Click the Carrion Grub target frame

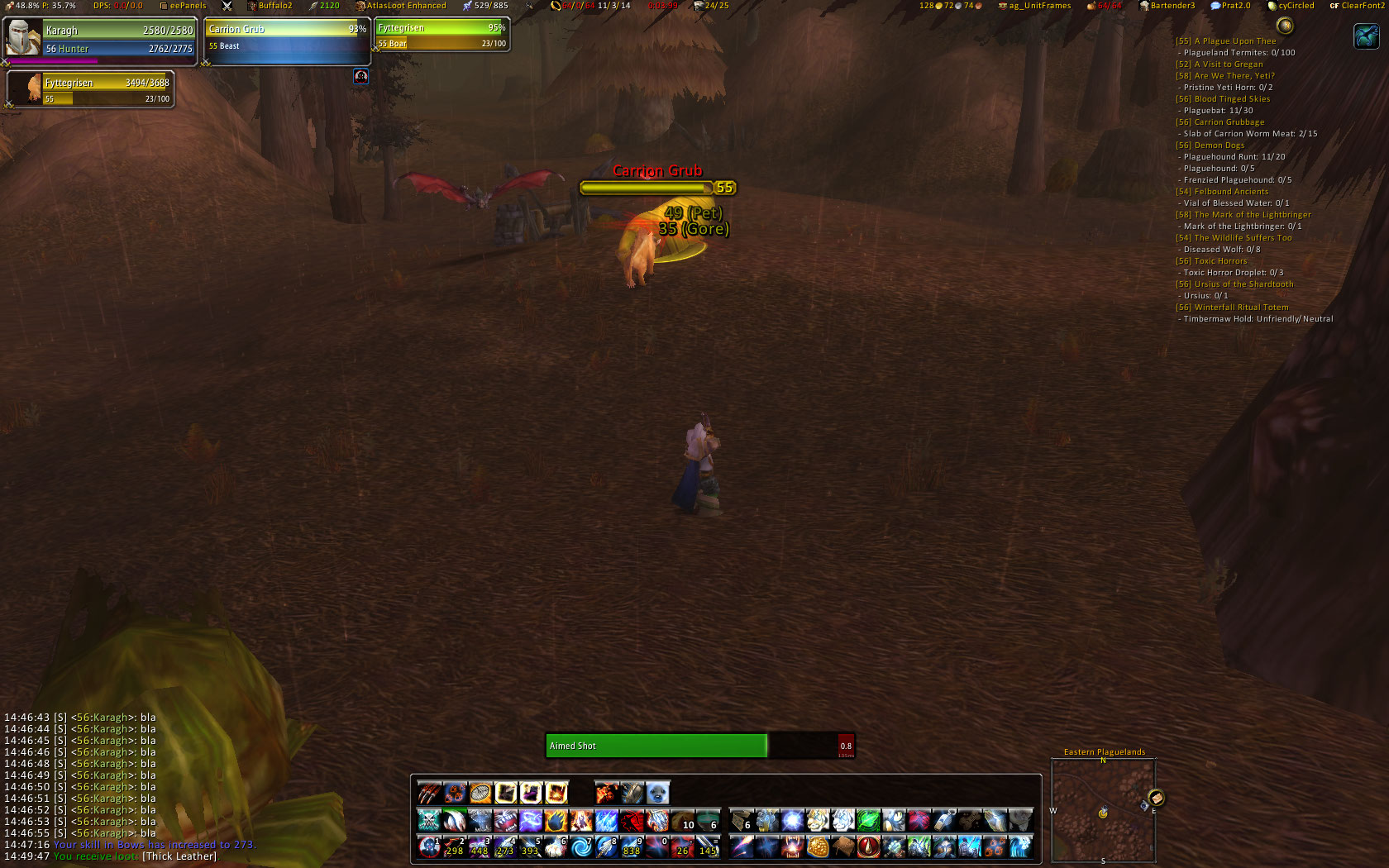[286, 39]
